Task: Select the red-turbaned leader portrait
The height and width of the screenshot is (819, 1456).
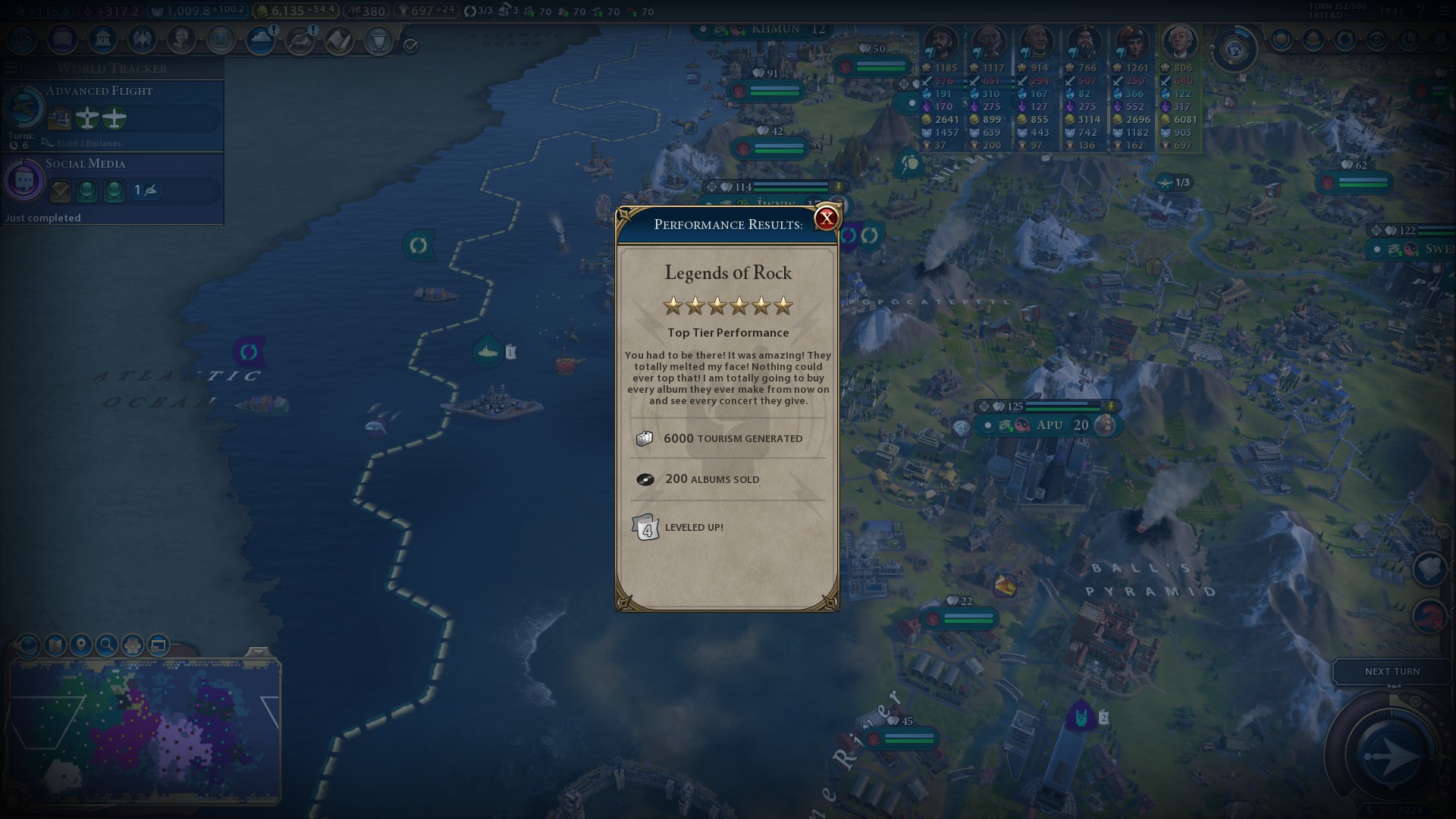Action: click(x=1131, y=43)
